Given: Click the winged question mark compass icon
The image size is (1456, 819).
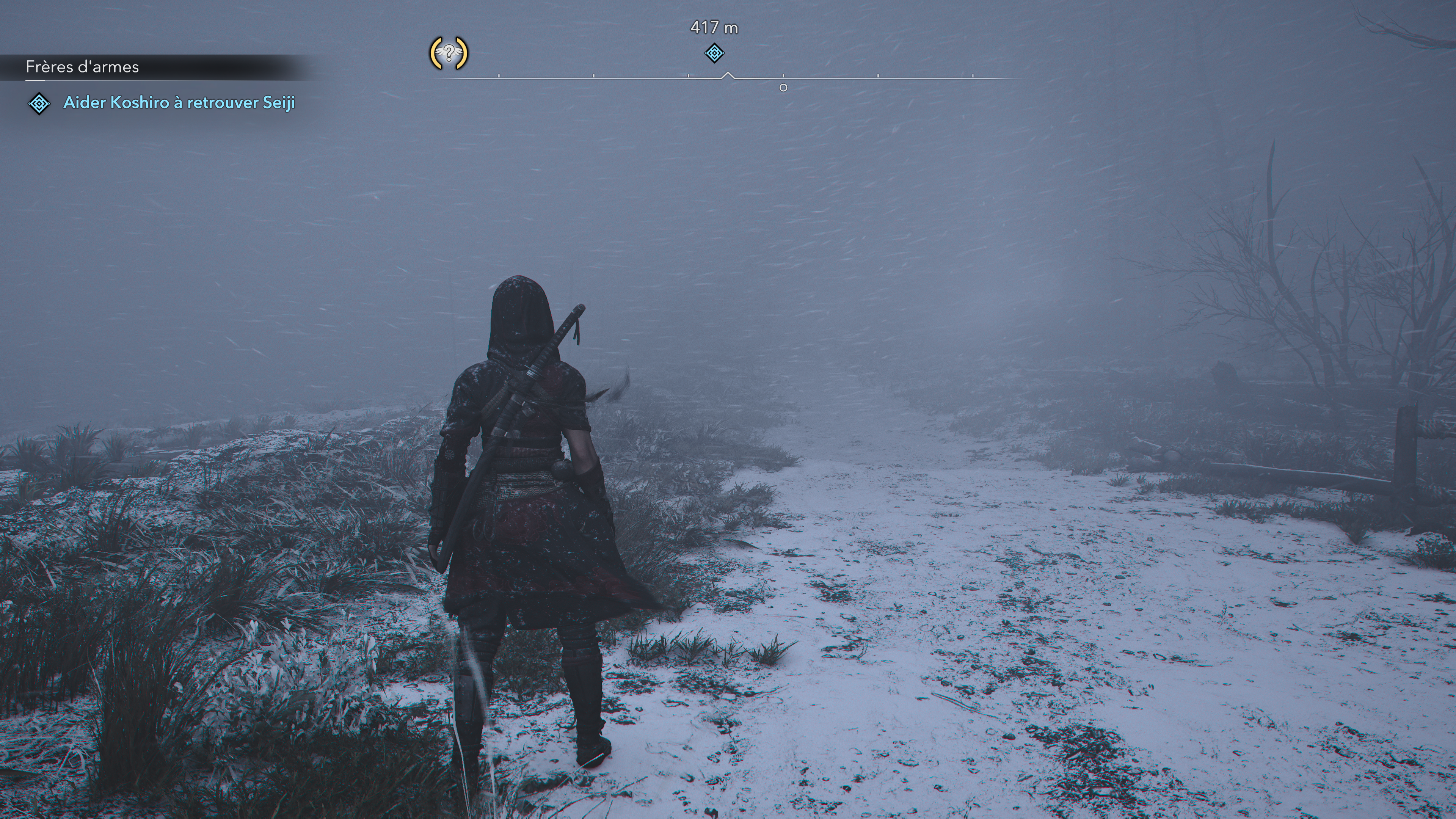Looking at the screenshot, I should (x=449, y=54).
